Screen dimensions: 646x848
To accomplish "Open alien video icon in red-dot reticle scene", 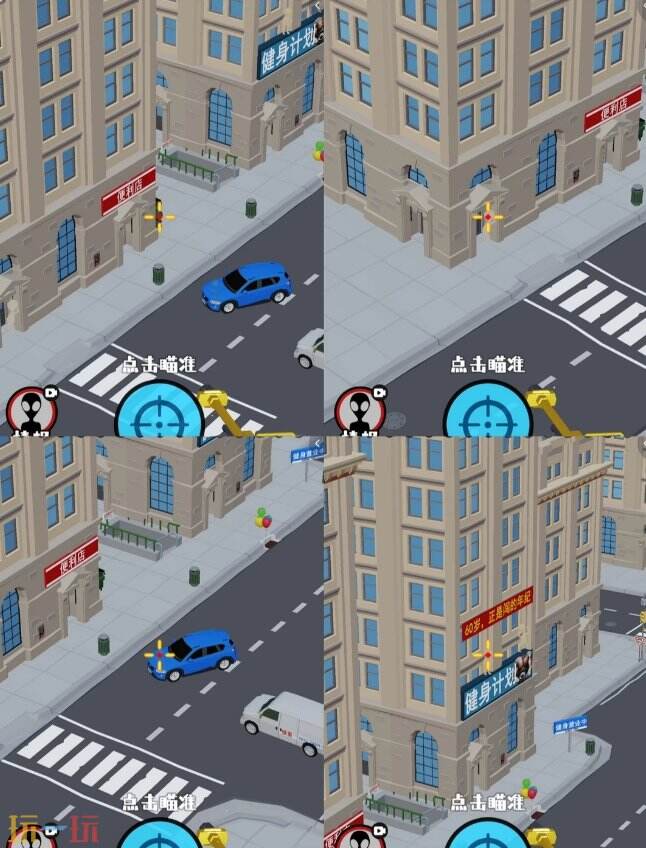I will point(358,412).
